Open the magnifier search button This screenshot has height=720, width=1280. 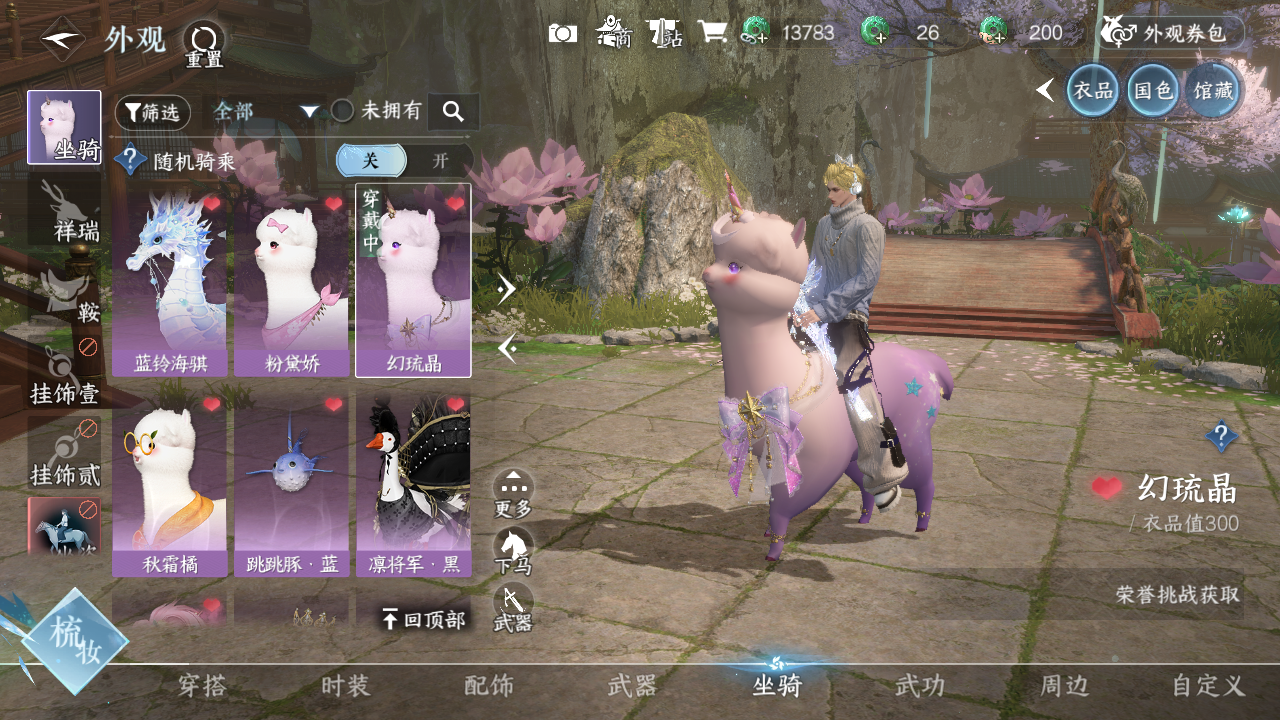pos(453,112)
